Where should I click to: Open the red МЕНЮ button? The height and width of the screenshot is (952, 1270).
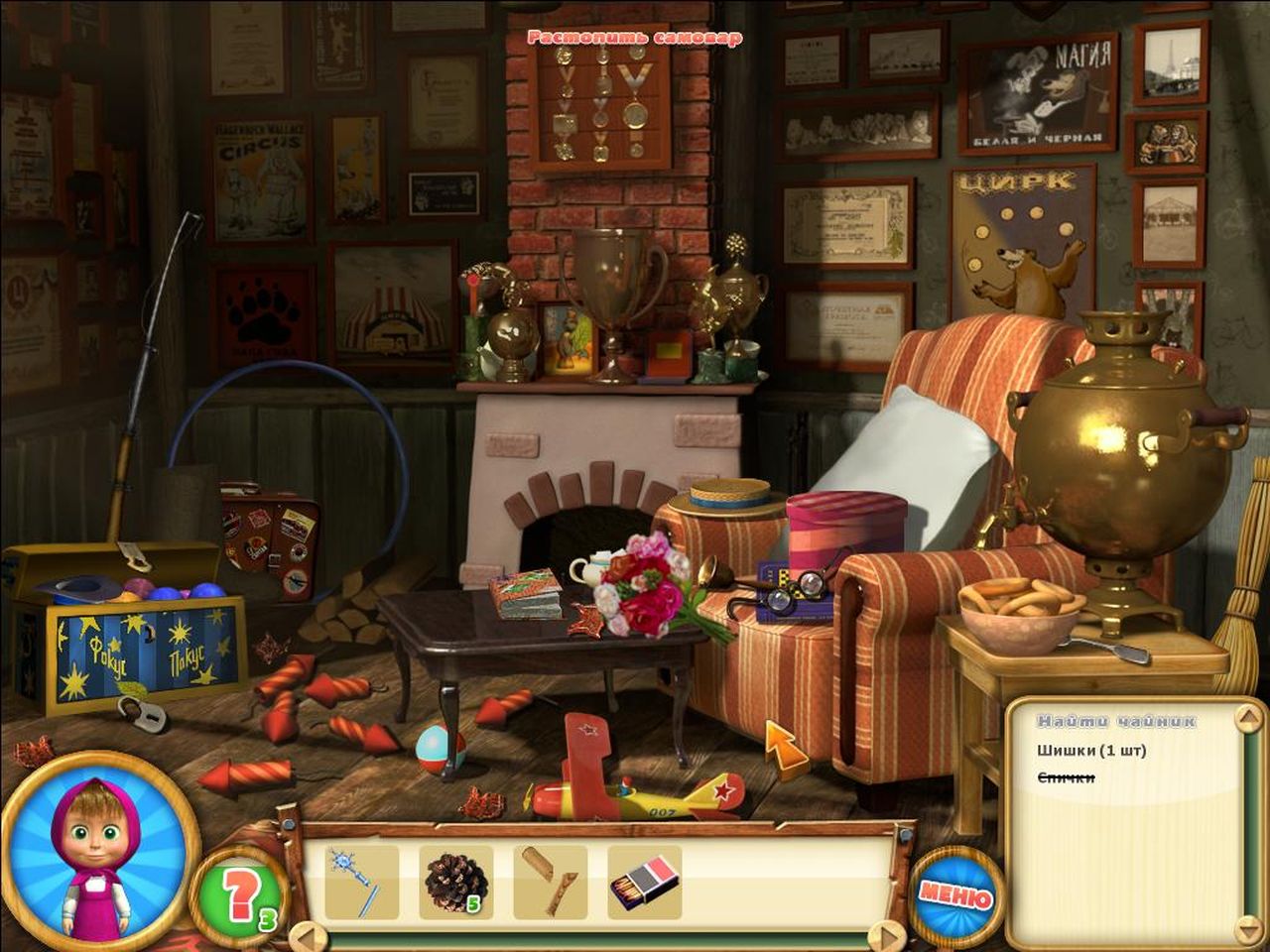tap(955, 894)
